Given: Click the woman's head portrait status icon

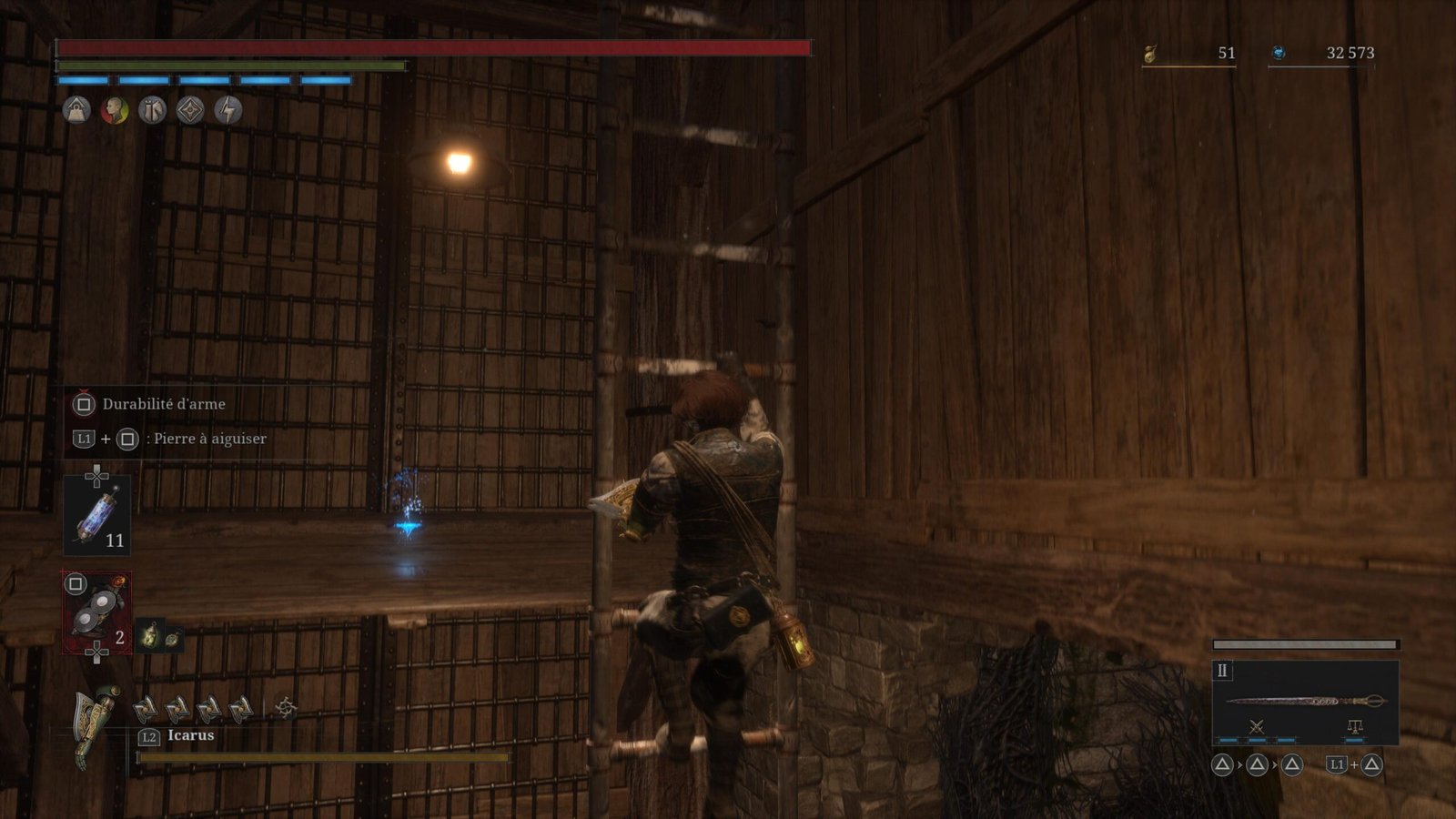Looking at the screenshot, I should click(115, 110).
